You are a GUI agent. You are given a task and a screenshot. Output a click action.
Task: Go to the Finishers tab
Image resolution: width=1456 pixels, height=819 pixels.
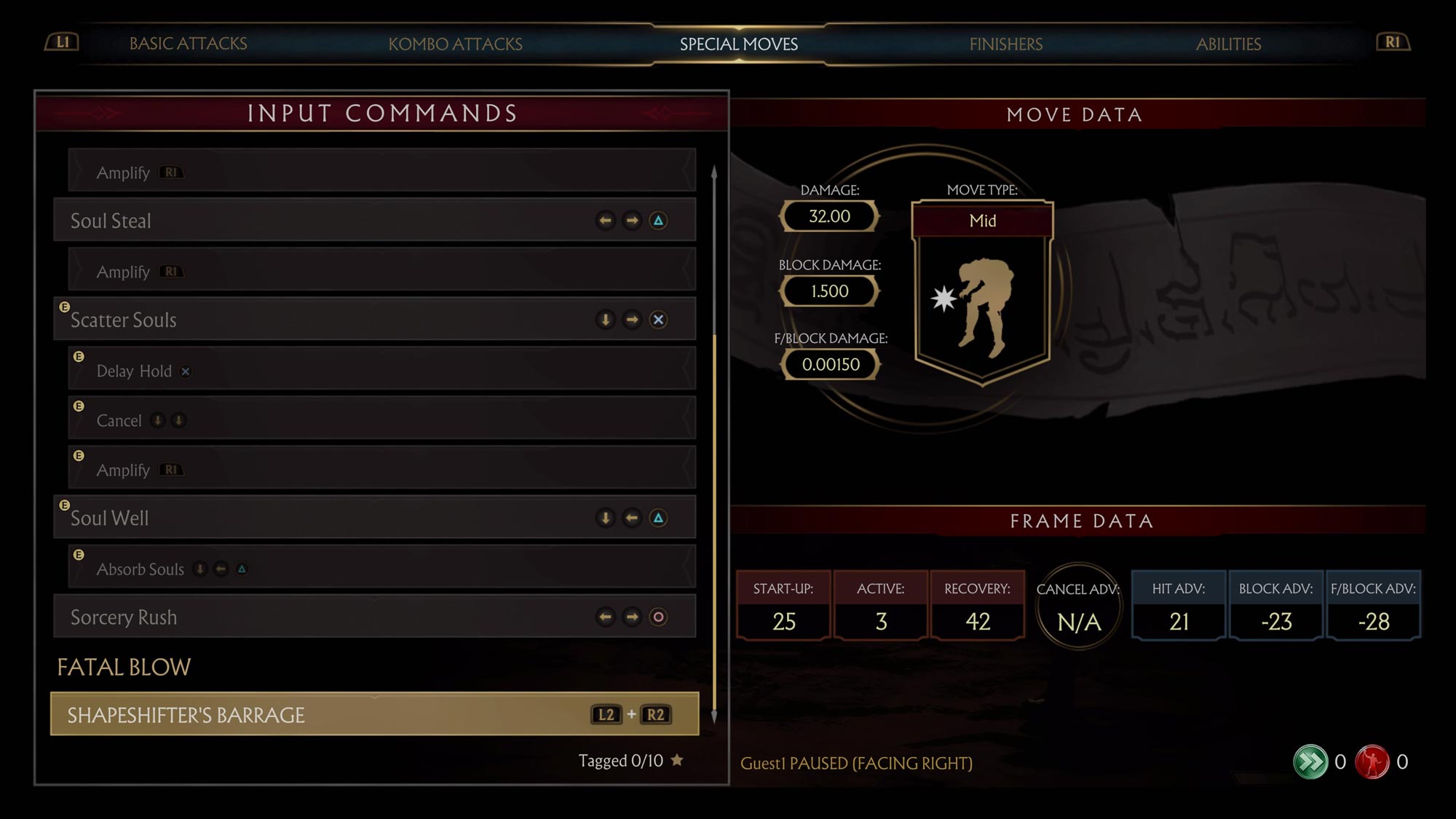tap(1005, 44)
